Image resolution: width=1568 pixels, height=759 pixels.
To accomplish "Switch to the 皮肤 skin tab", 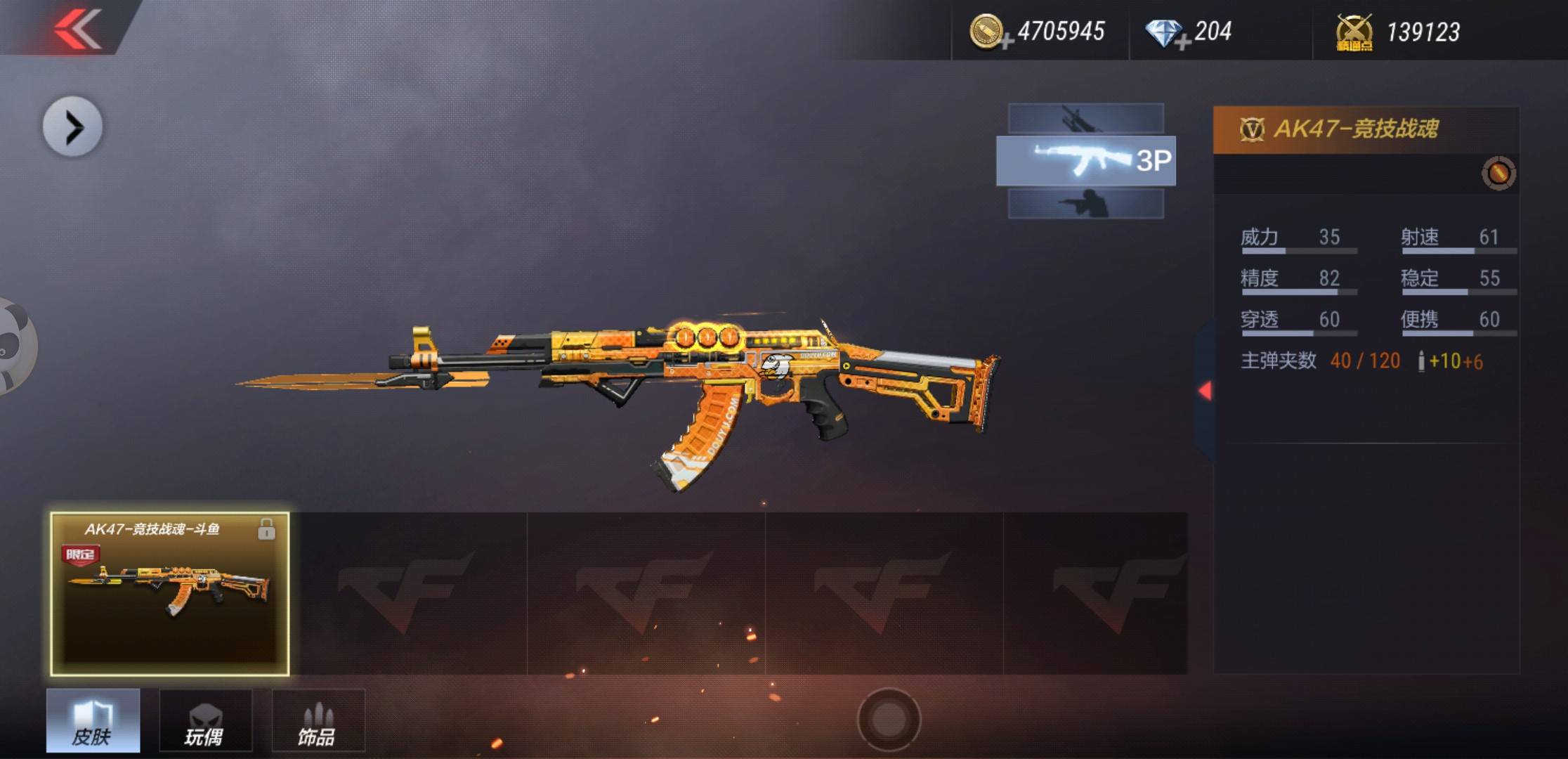I will coord(93,720).
